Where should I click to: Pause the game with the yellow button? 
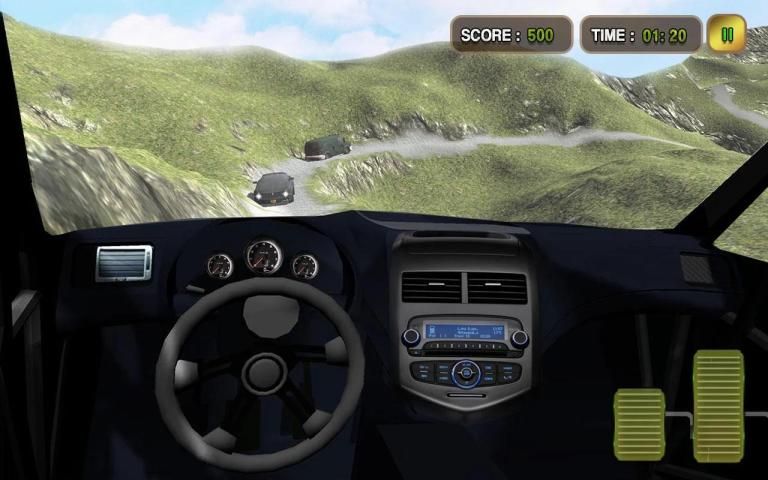[x=727, y=34]
